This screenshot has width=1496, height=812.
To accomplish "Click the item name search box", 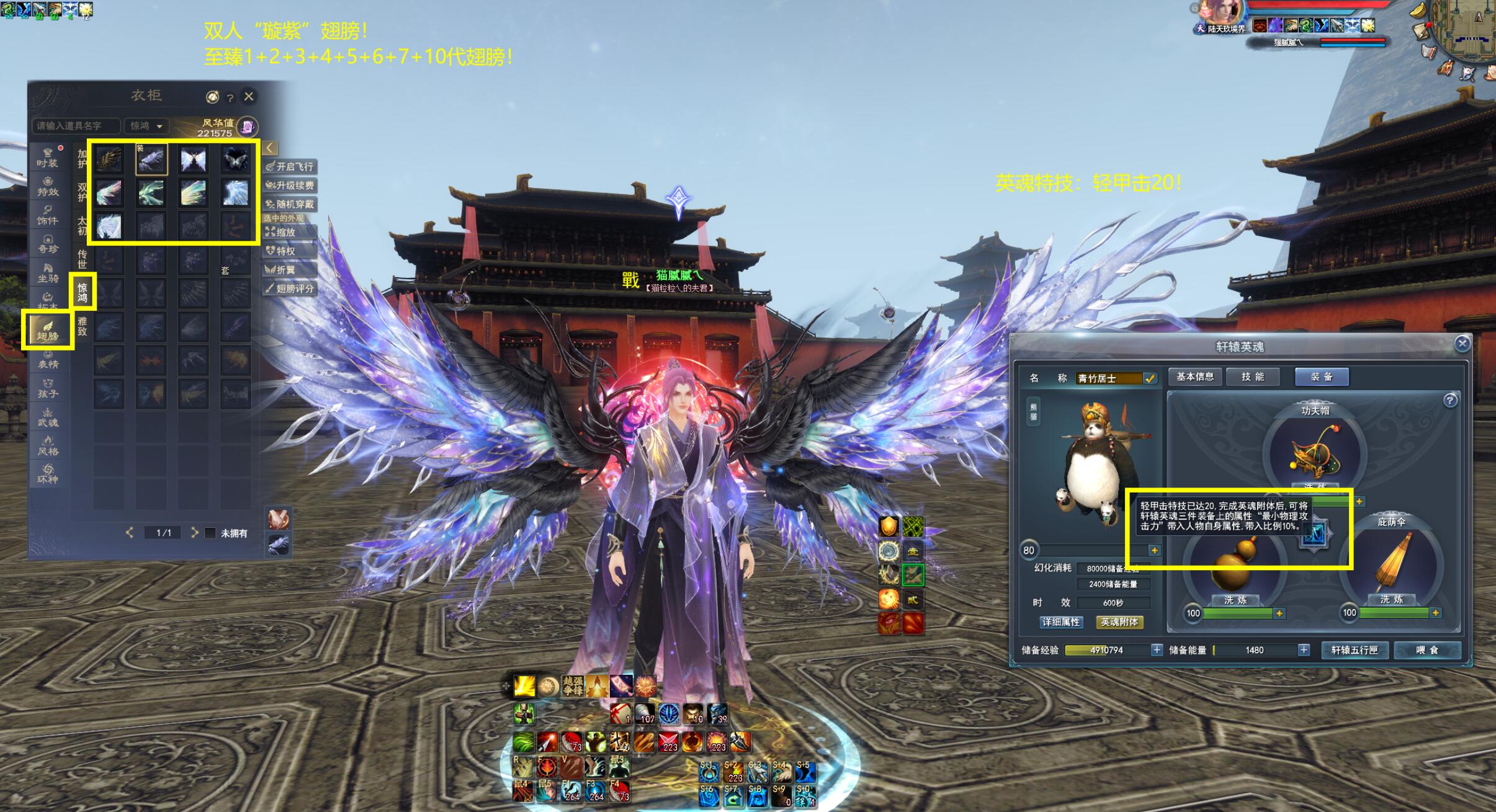I will pos(75,126).
